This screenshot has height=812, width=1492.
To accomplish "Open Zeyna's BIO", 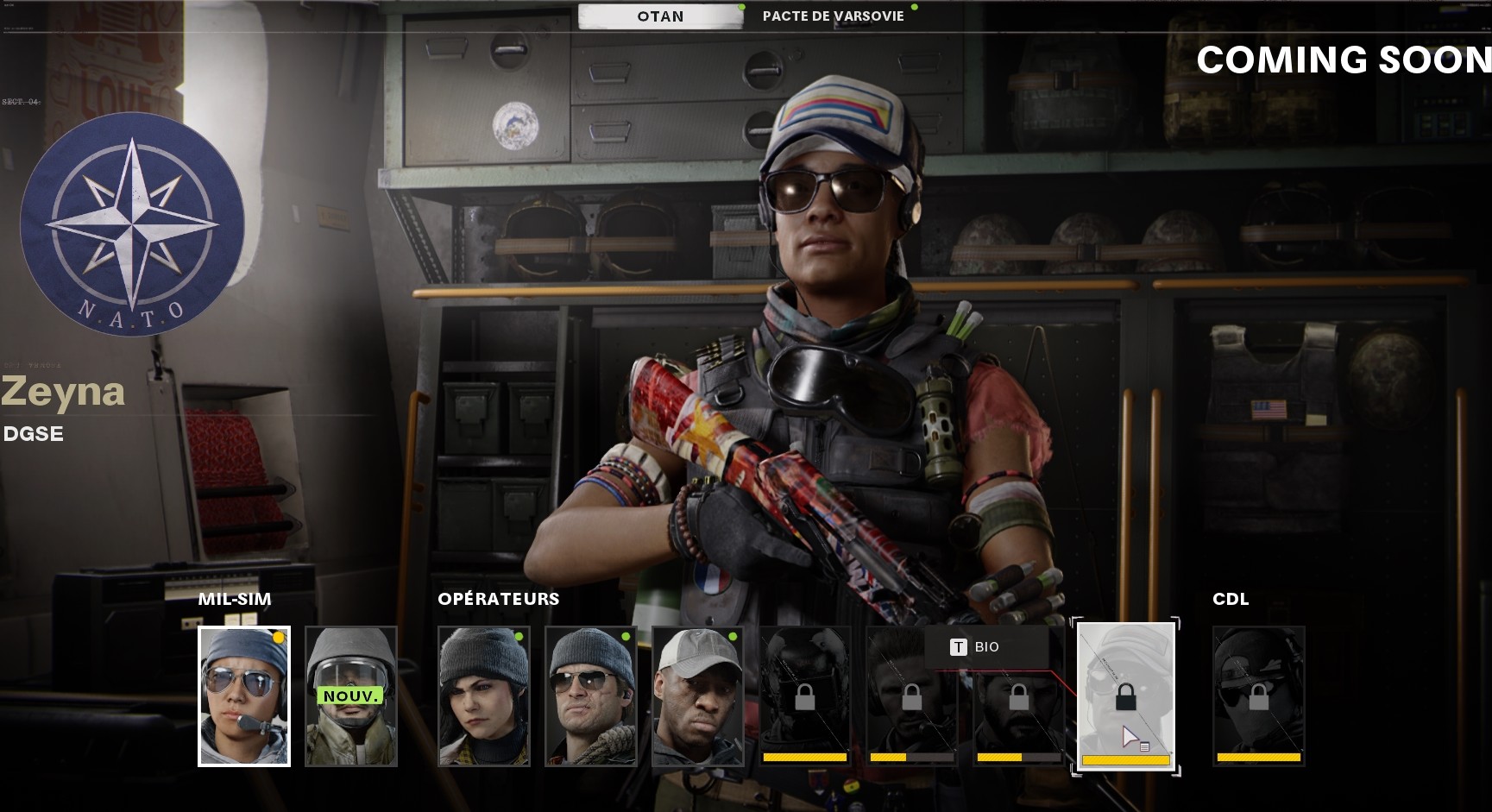I will click(x=988, y=647).
